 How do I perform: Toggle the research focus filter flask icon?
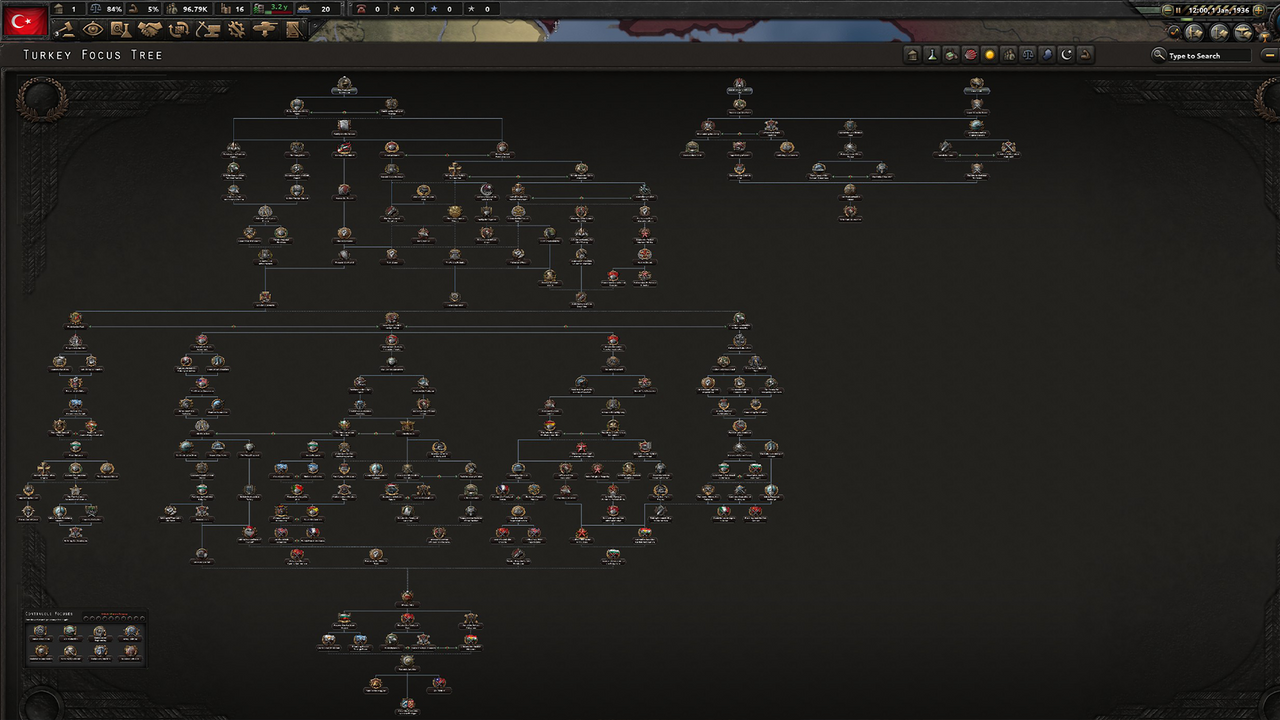[931, 55]
